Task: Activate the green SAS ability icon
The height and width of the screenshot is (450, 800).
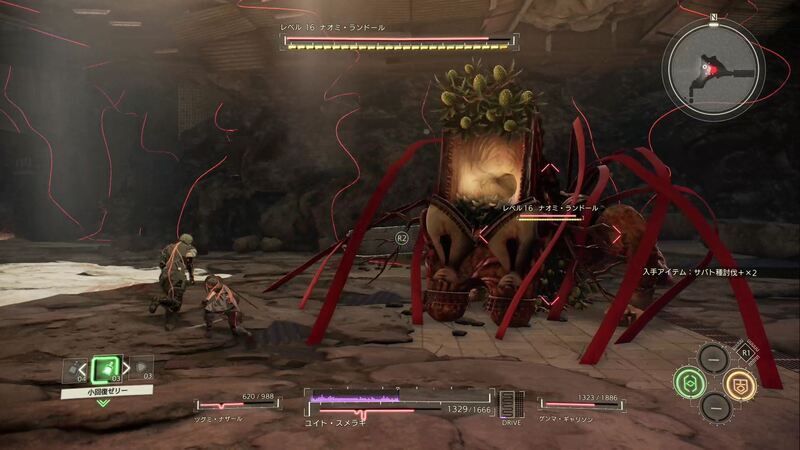Action: 689,381
